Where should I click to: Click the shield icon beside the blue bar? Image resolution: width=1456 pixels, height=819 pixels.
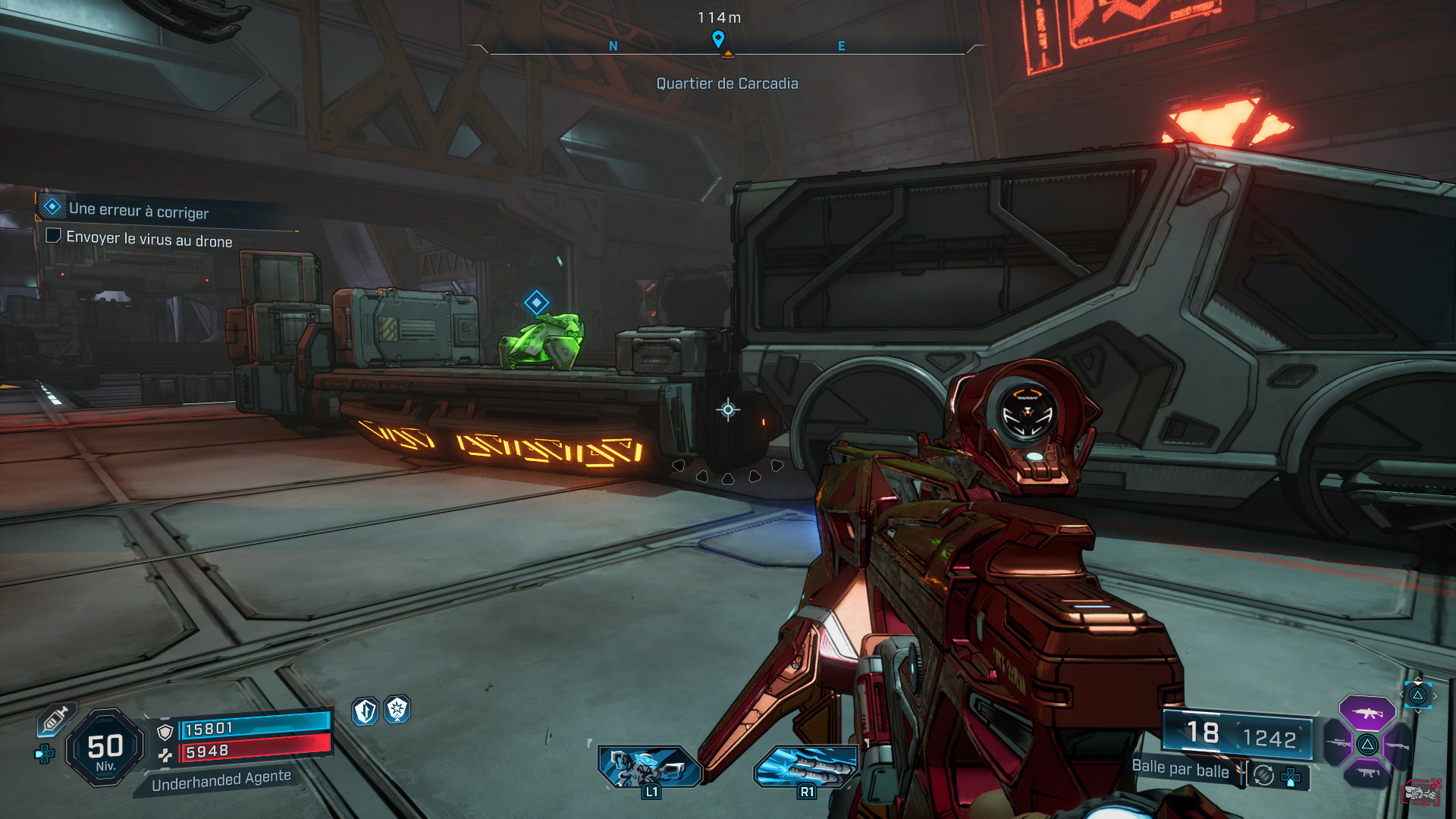pos(165,730)
